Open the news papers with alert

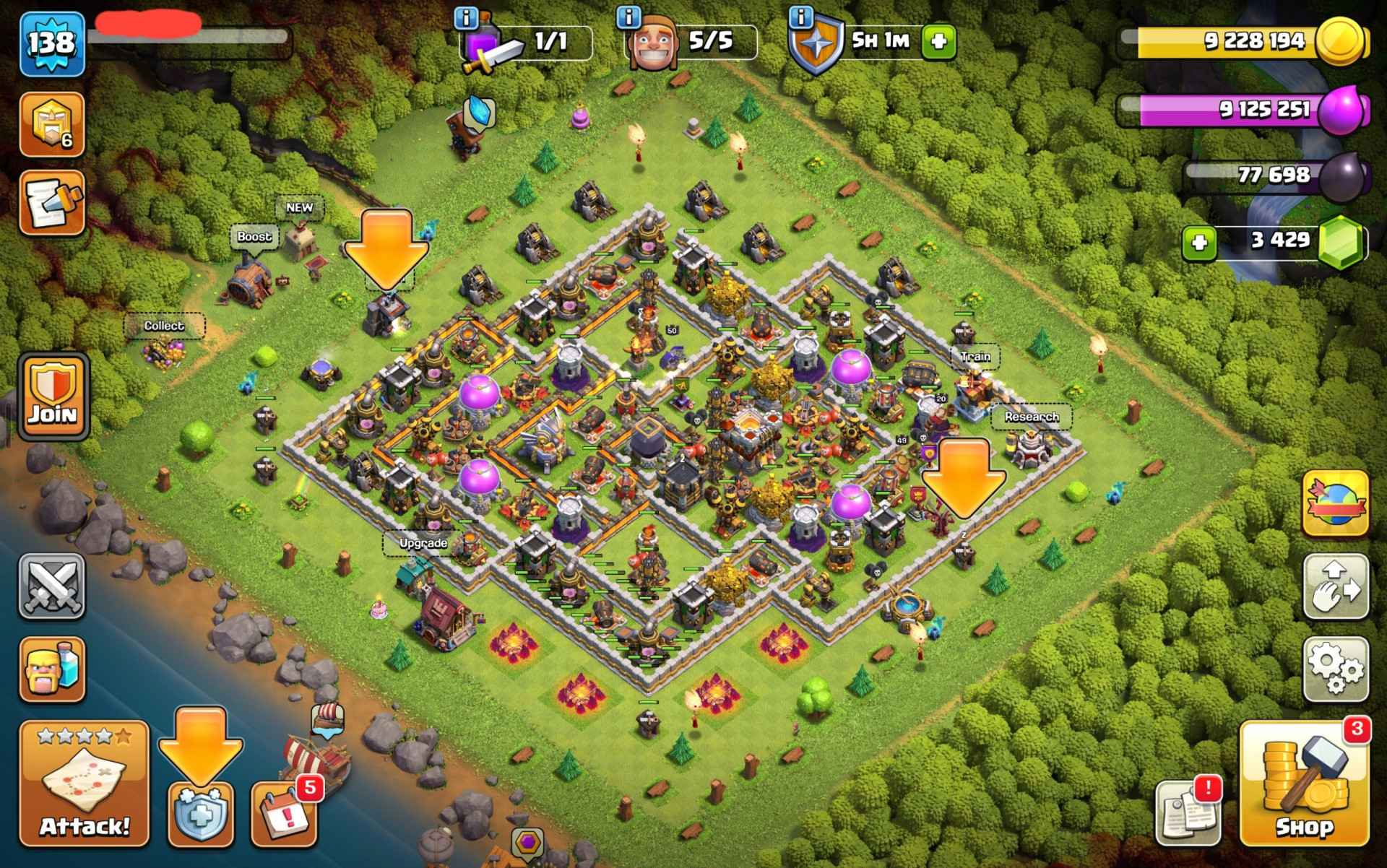1188,812
